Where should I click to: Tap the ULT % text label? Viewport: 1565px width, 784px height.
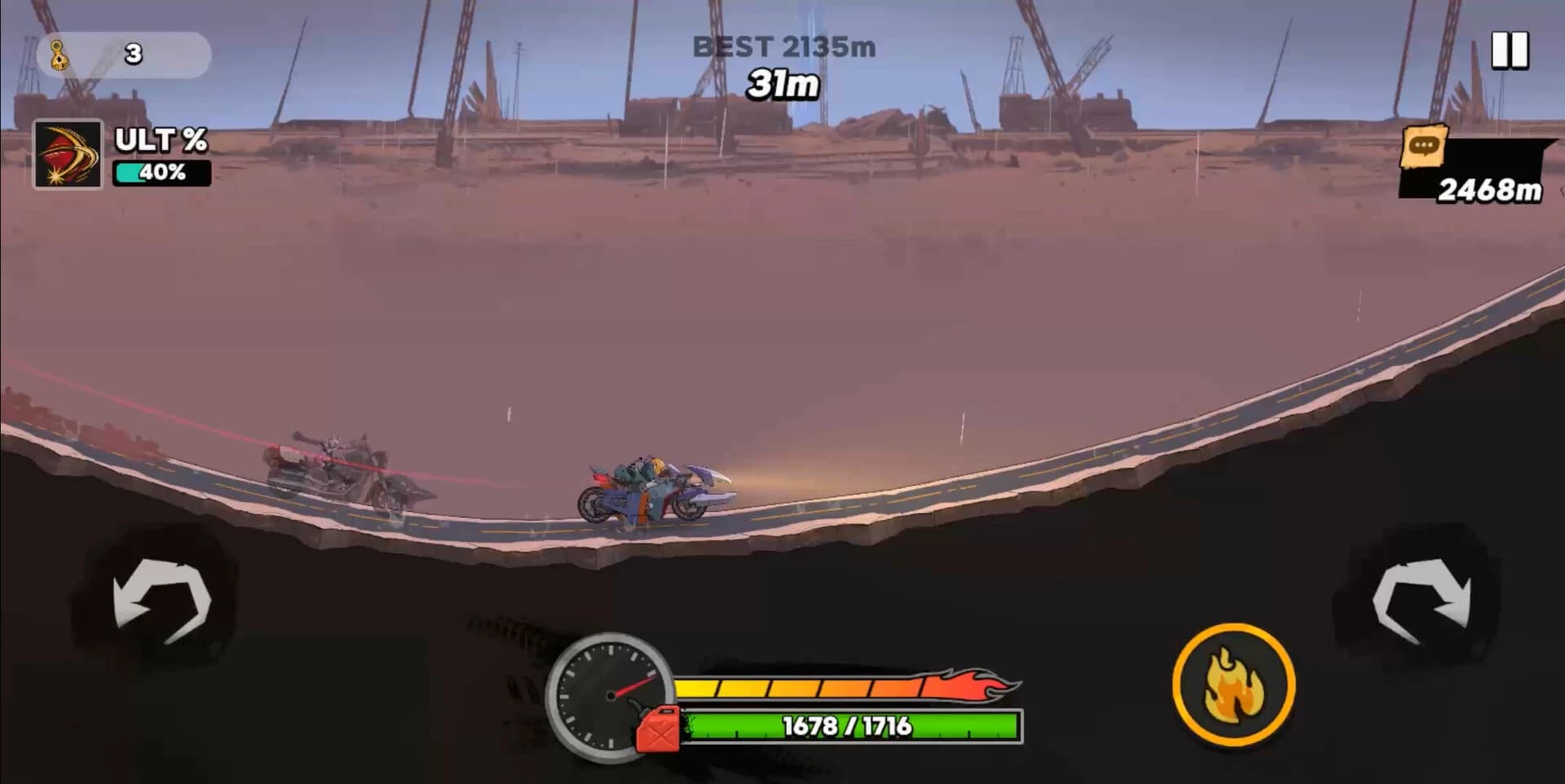point(159,140)
